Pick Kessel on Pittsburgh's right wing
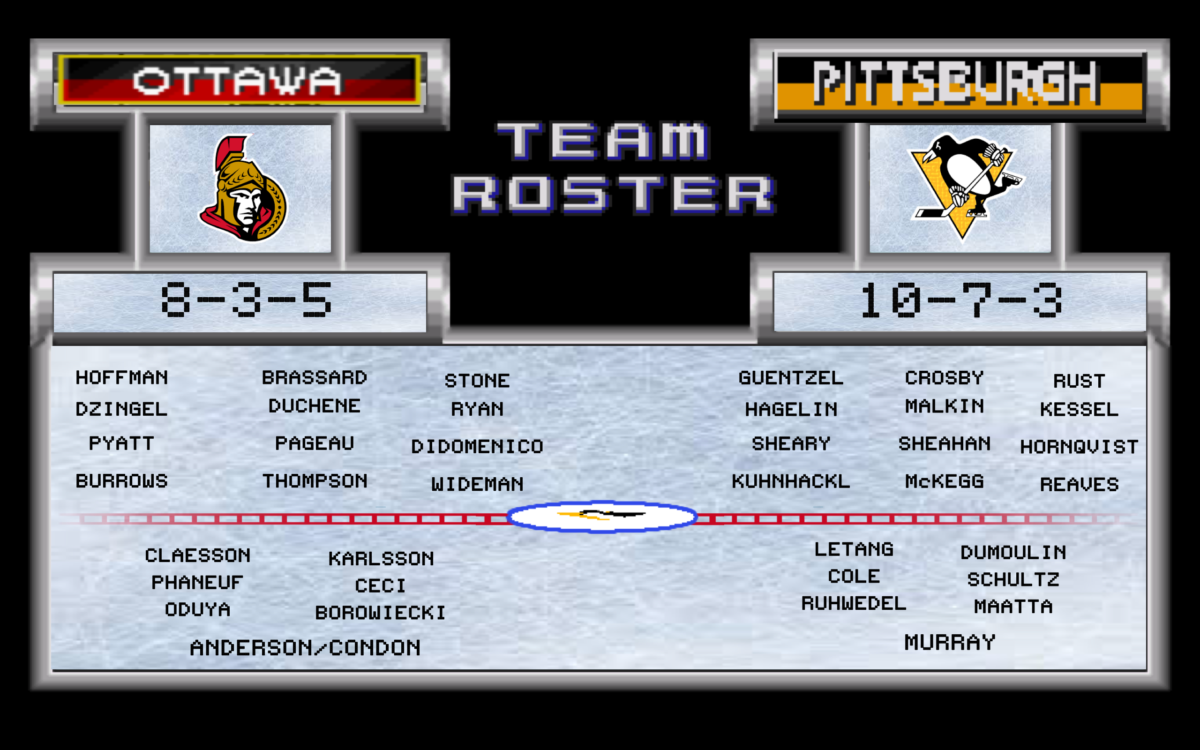The image size is (1200, 750). (1078, 410)
